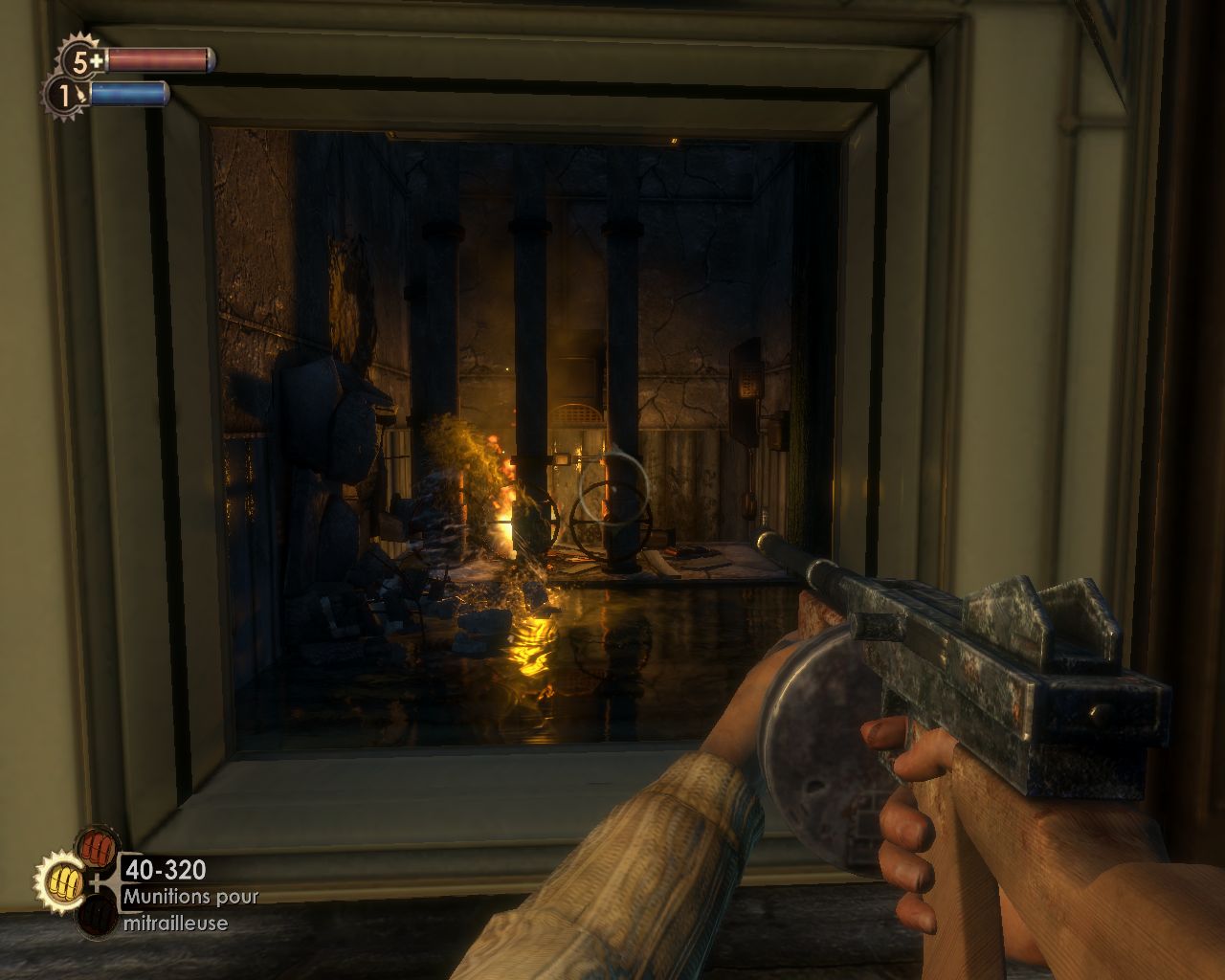The width and height of the screenshot is (1225, 980).
Task: Use the EVE hypo syringe gear icon
Action: 65,96
